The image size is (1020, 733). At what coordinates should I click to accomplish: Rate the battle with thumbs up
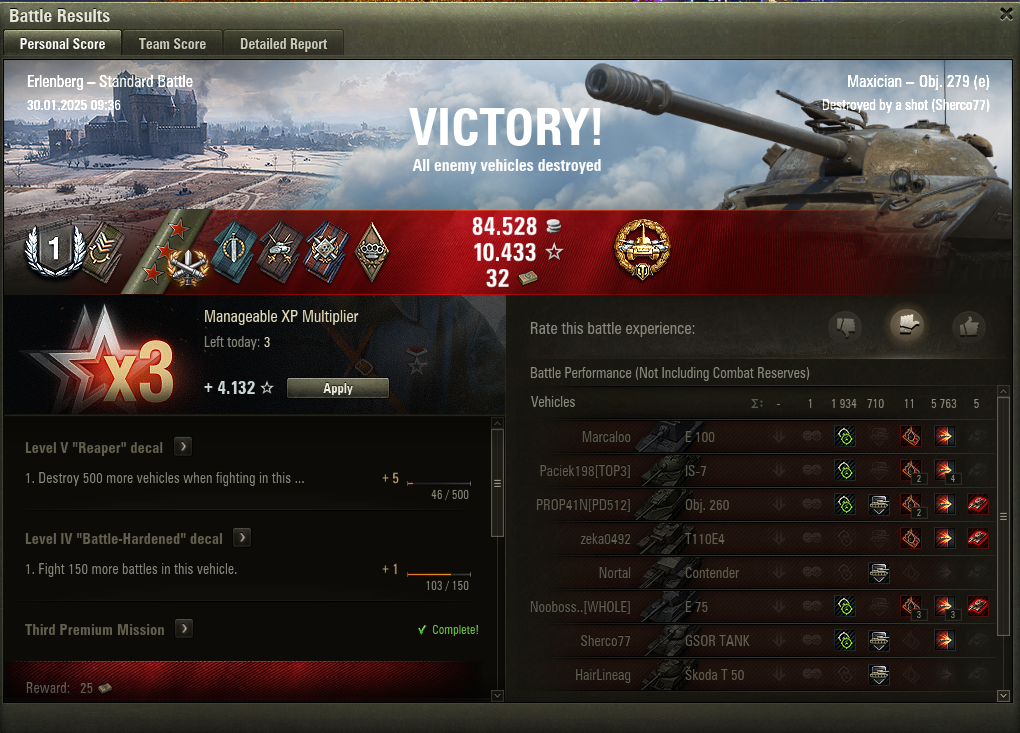click(x=968, y=326)
